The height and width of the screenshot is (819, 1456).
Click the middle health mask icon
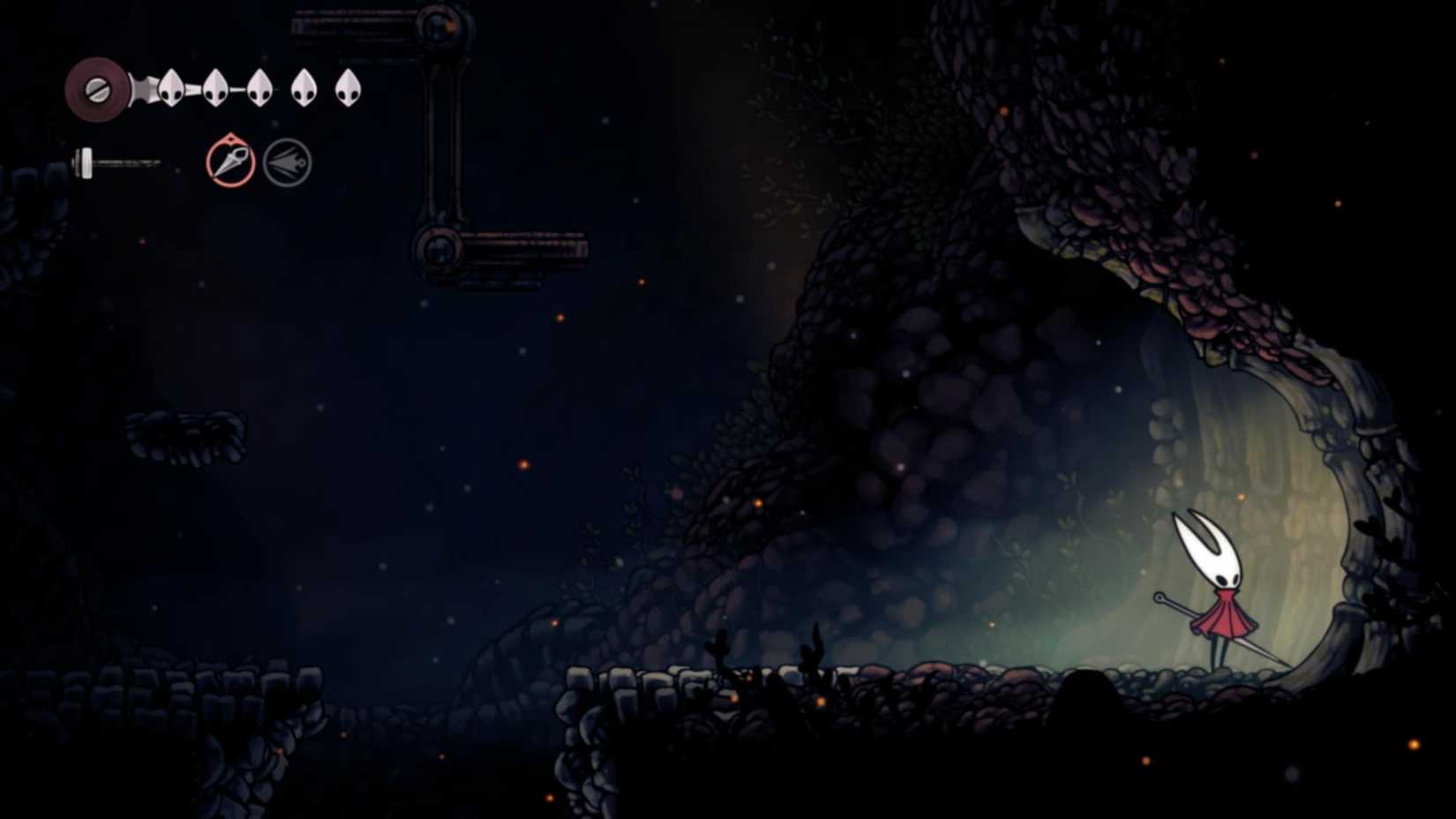click(x=259, y=86)
